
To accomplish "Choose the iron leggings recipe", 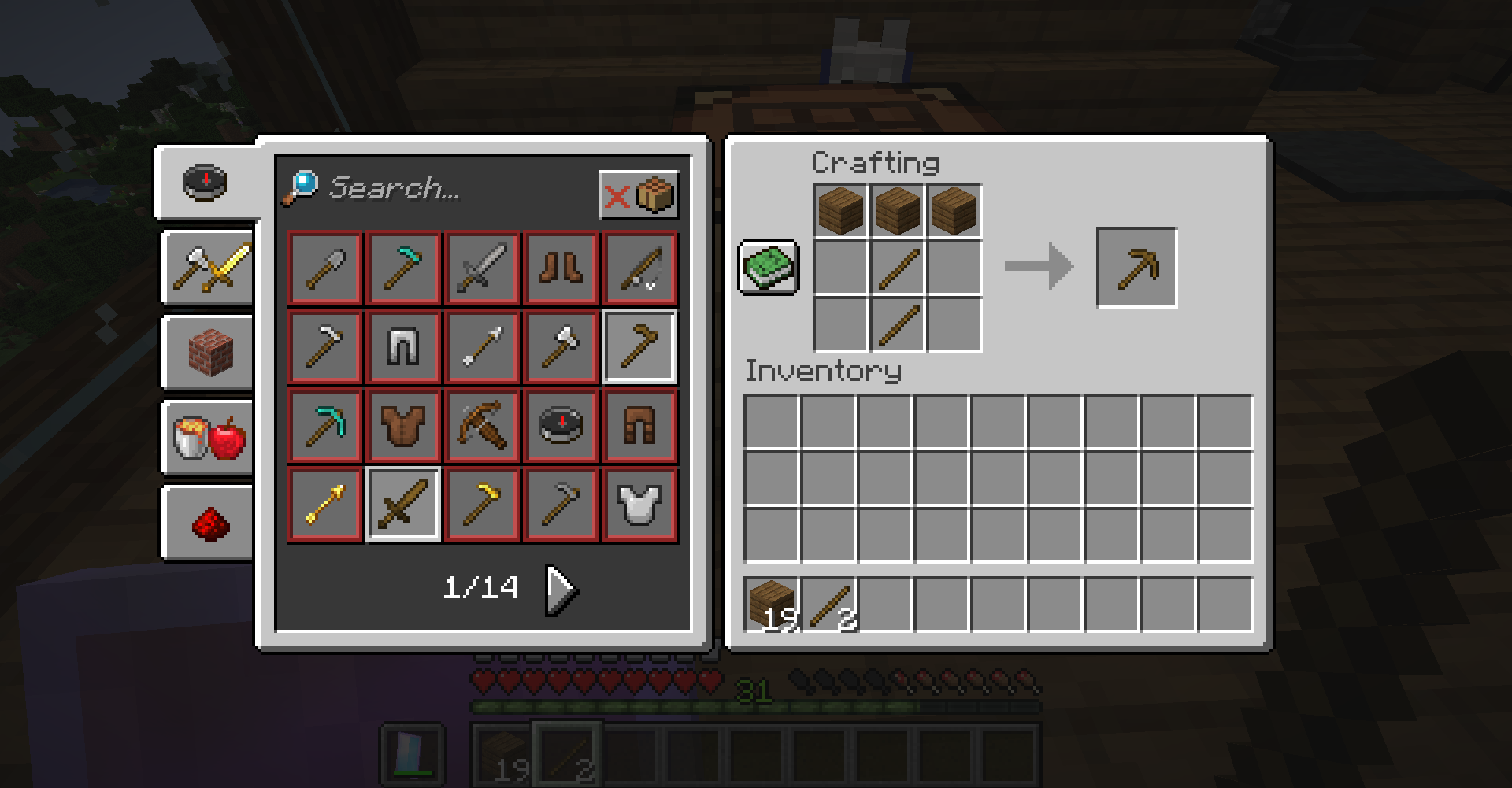I will pos(403,346).
